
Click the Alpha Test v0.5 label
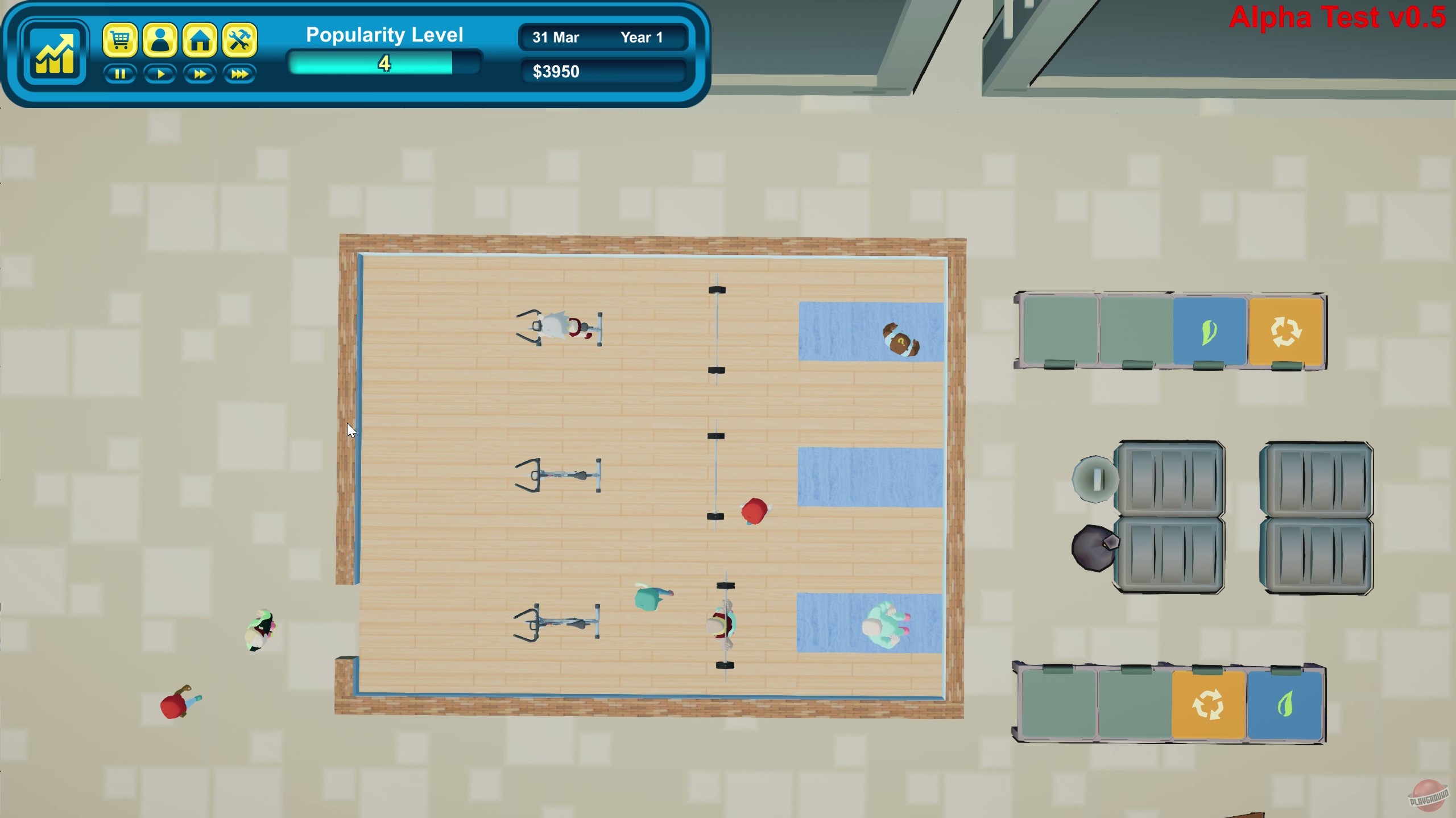pyautogui.click(x=1337, y=18)
